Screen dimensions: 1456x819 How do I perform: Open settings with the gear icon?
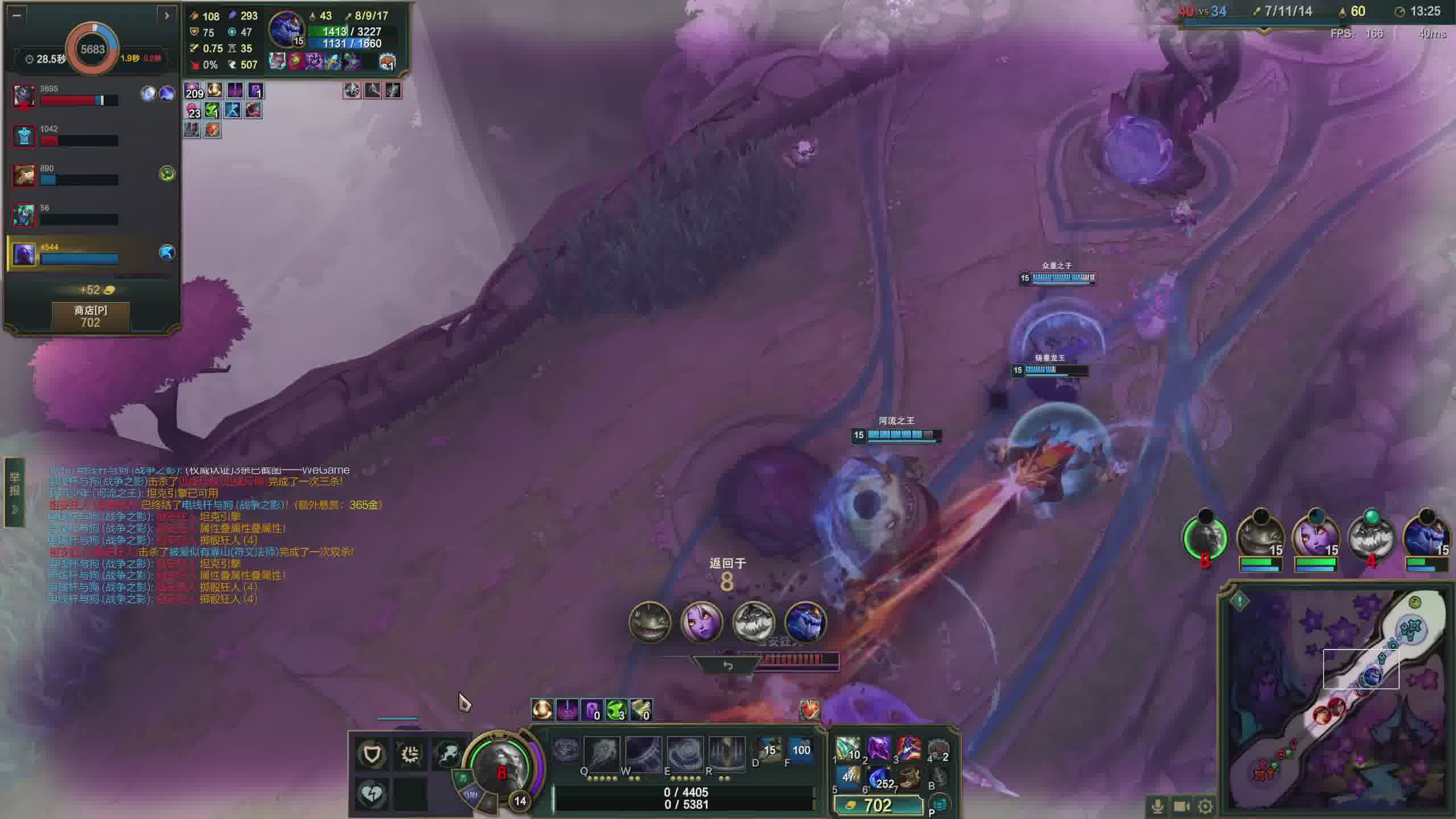[x=1205, y=806]
